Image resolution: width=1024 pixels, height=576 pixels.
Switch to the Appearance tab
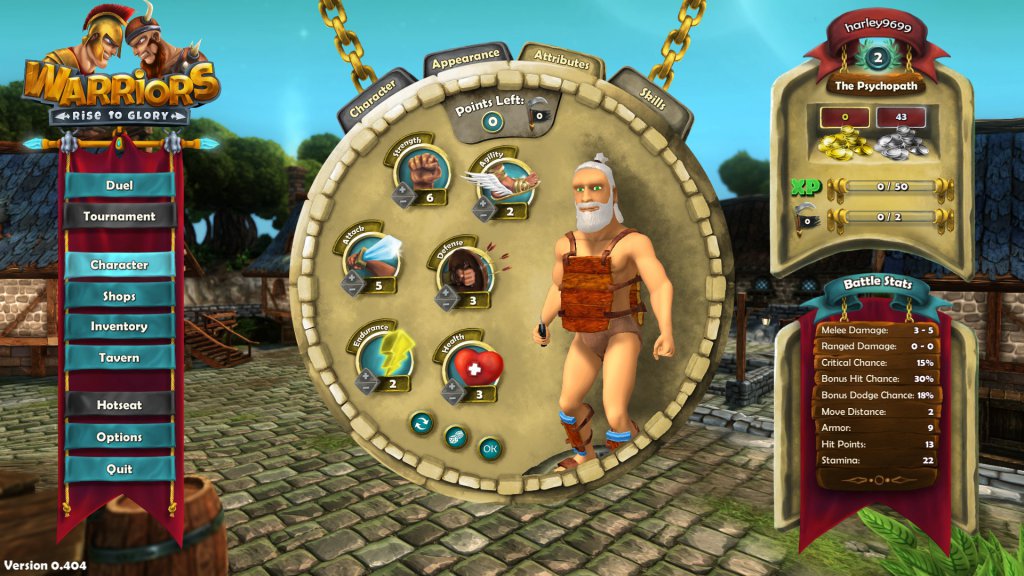click(x=467, y=58)
